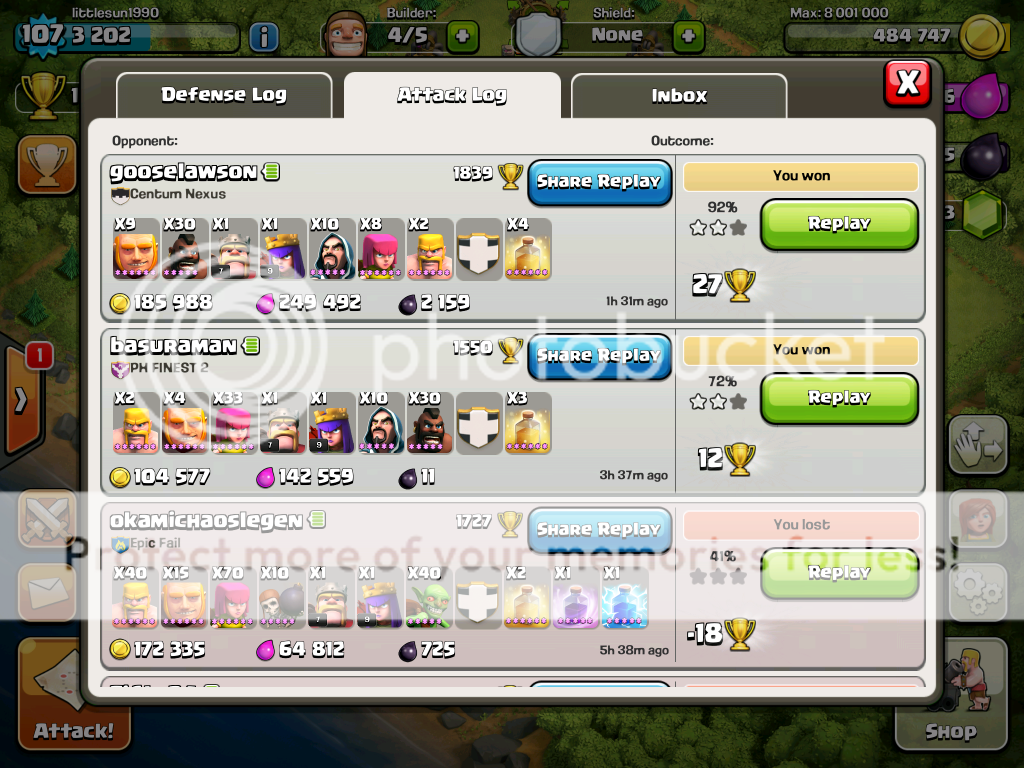Share replay of okamichaoslegen attack

[599, 530]
